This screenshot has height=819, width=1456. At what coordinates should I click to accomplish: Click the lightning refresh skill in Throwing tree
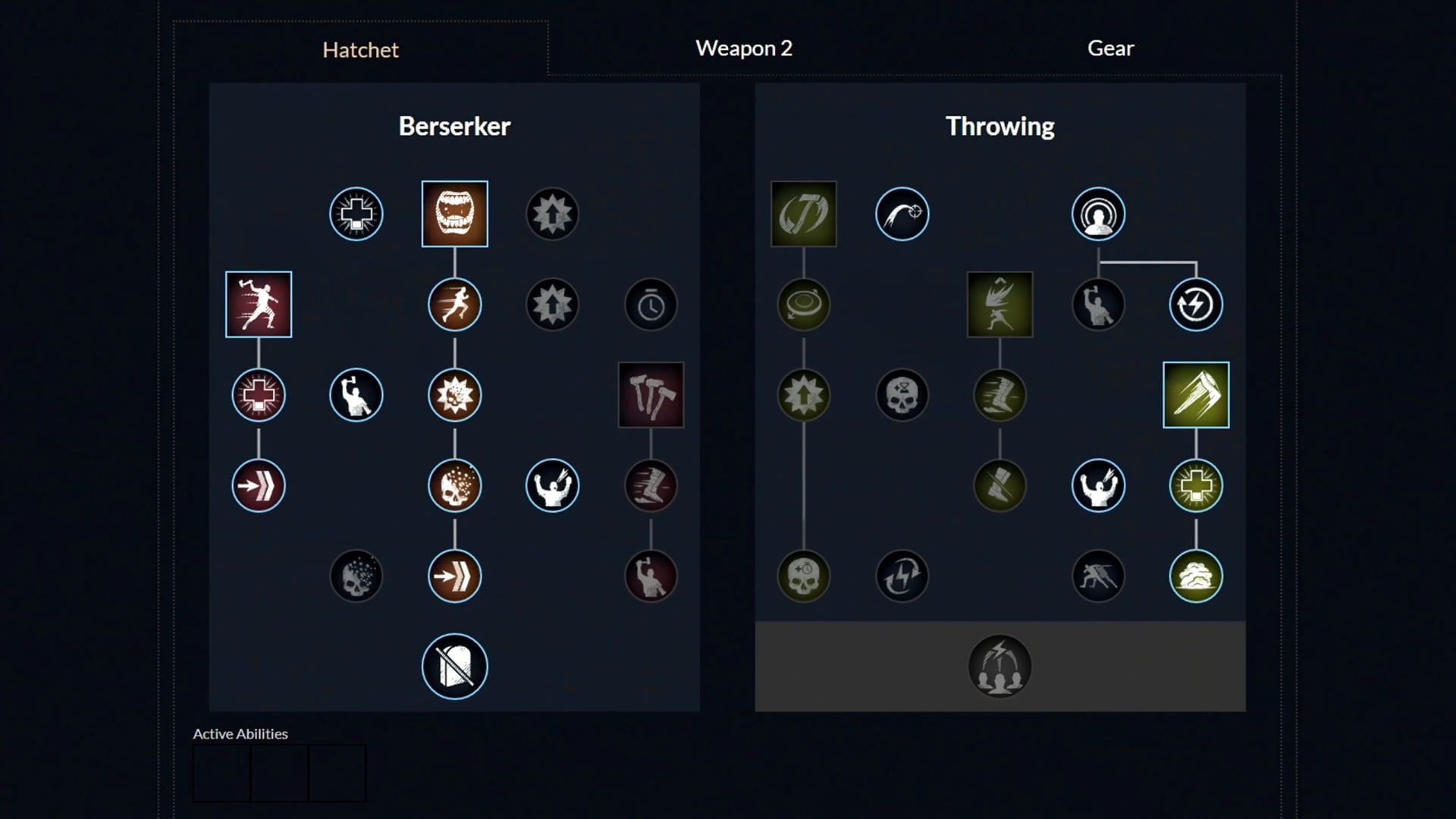click(x=1196, y=304)
